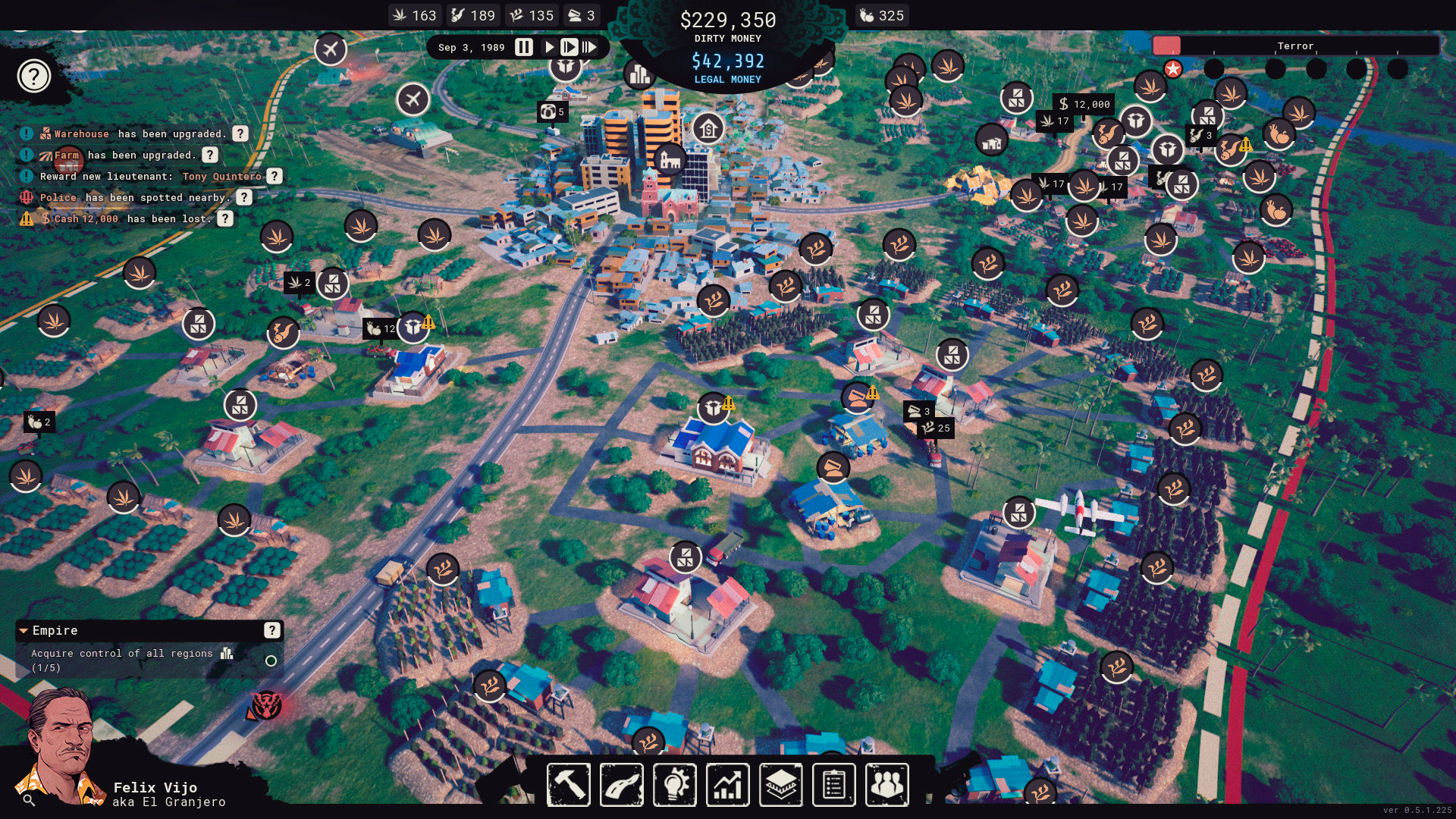Select the road construction tool
This screenshot has height=819, width=1456.
point(621,784)
